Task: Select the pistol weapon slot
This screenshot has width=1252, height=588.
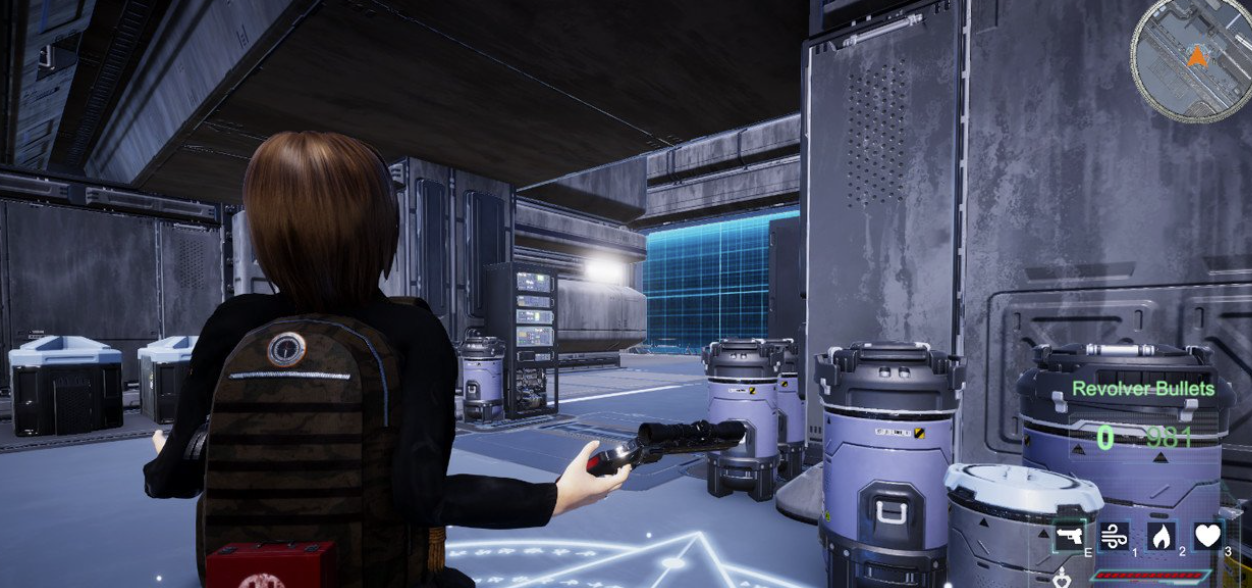Action: (1069, 536)
